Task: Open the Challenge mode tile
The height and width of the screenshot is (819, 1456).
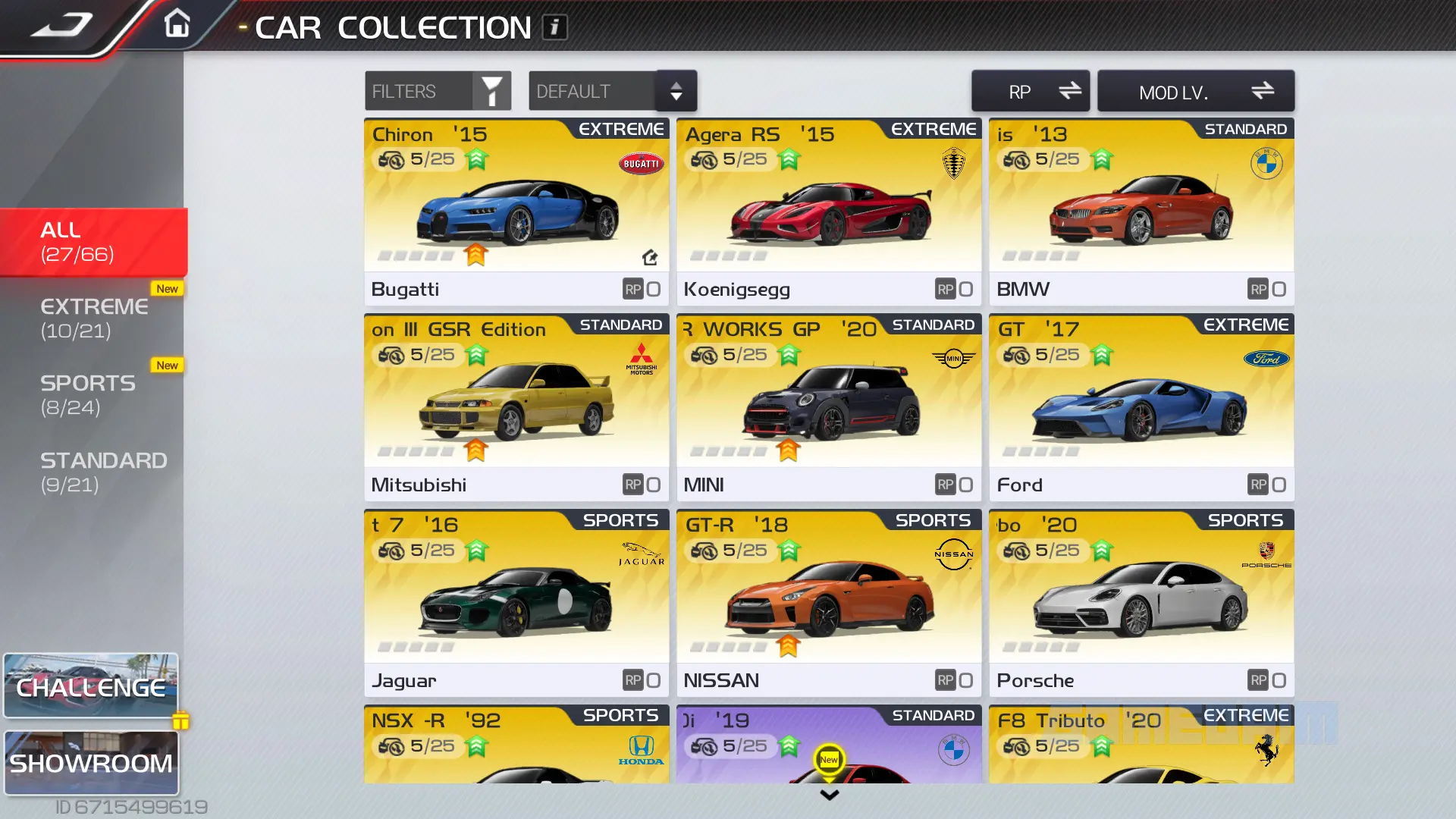Action: [91, 686]
